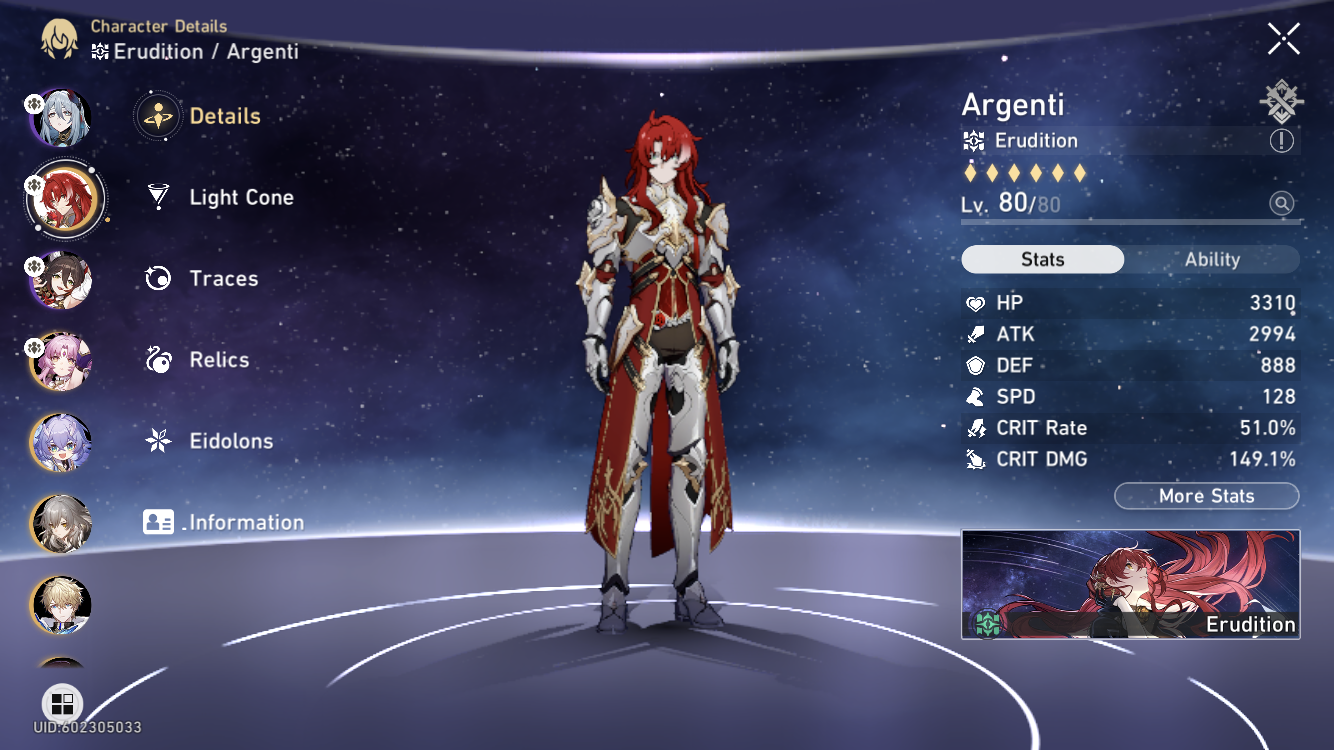Click the Eidolons snowflake icon

point(157,441)
